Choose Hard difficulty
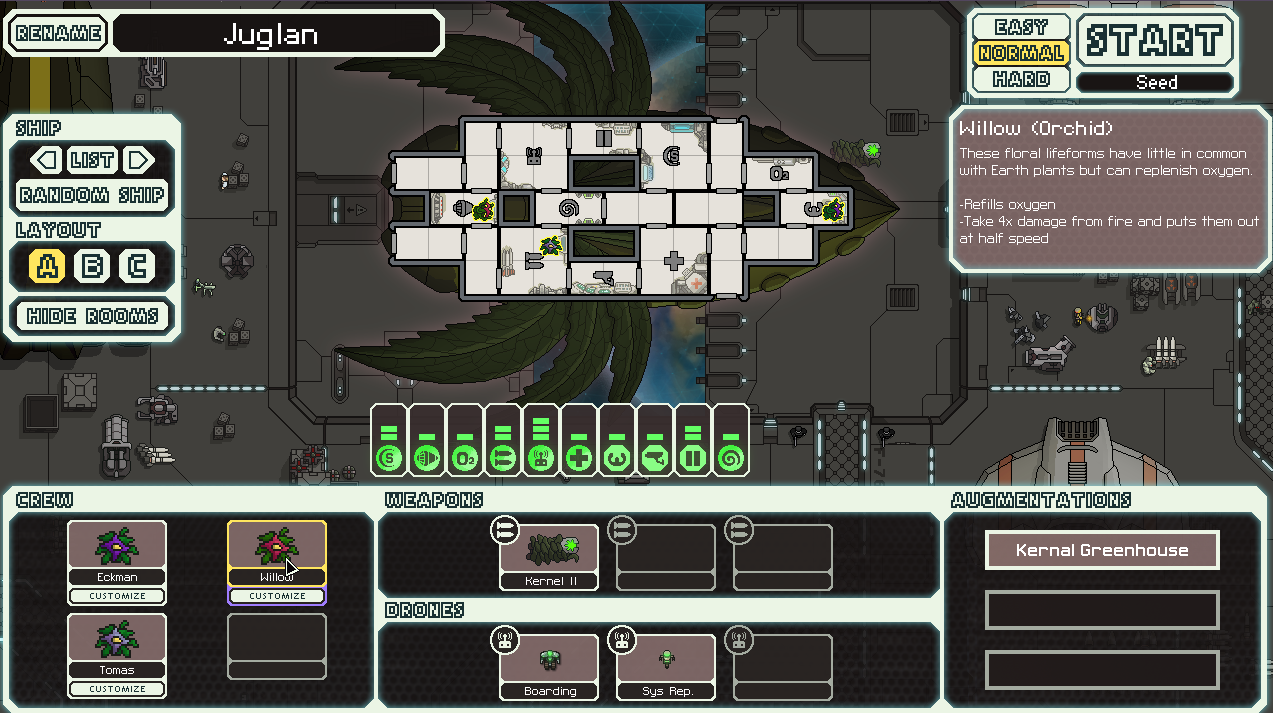Image resolution: width=1273 pixels, height=713 pixels. point(1021,79)
